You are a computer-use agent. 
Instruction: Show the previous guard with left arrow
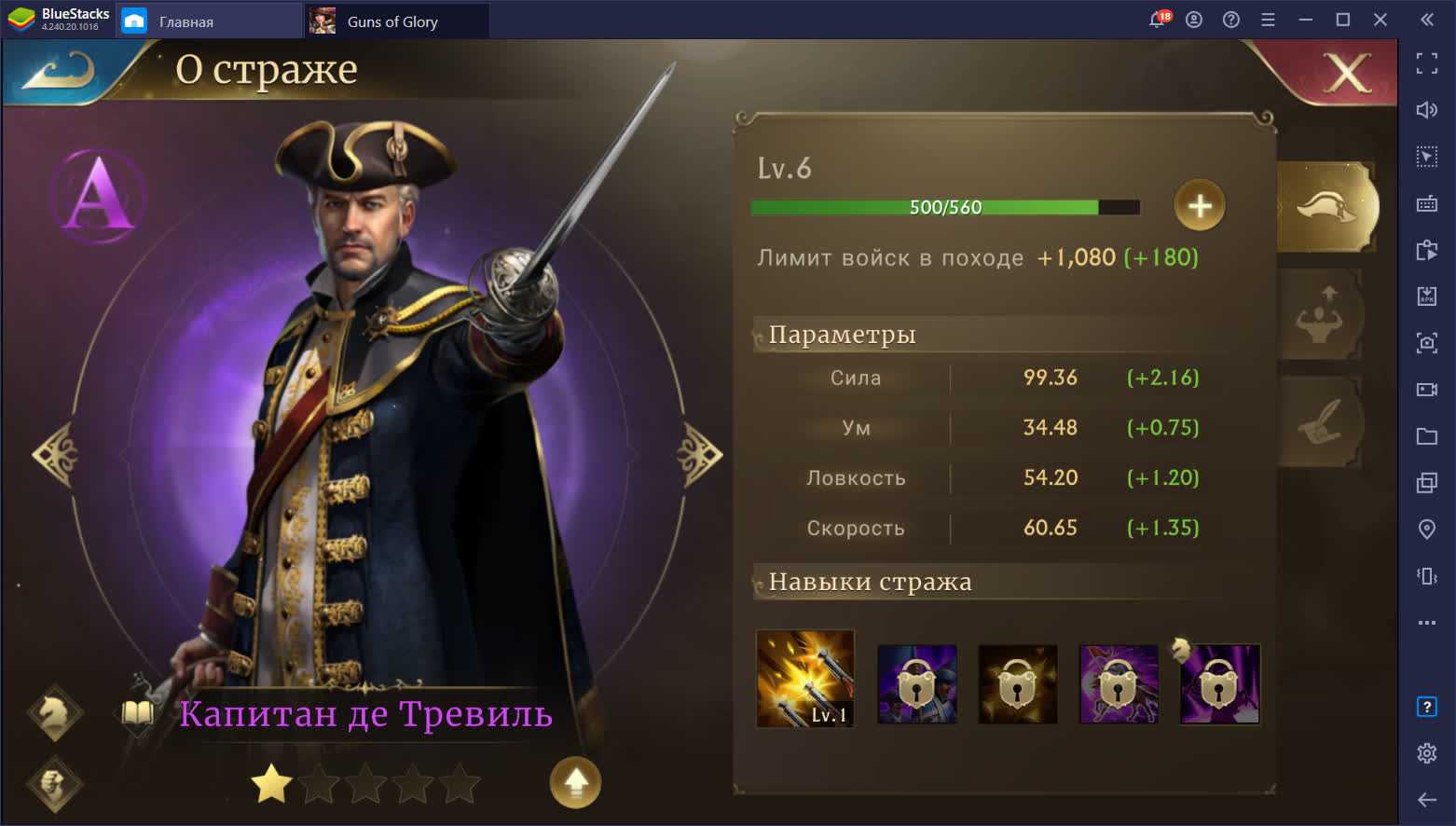click(x=55, y=454)
